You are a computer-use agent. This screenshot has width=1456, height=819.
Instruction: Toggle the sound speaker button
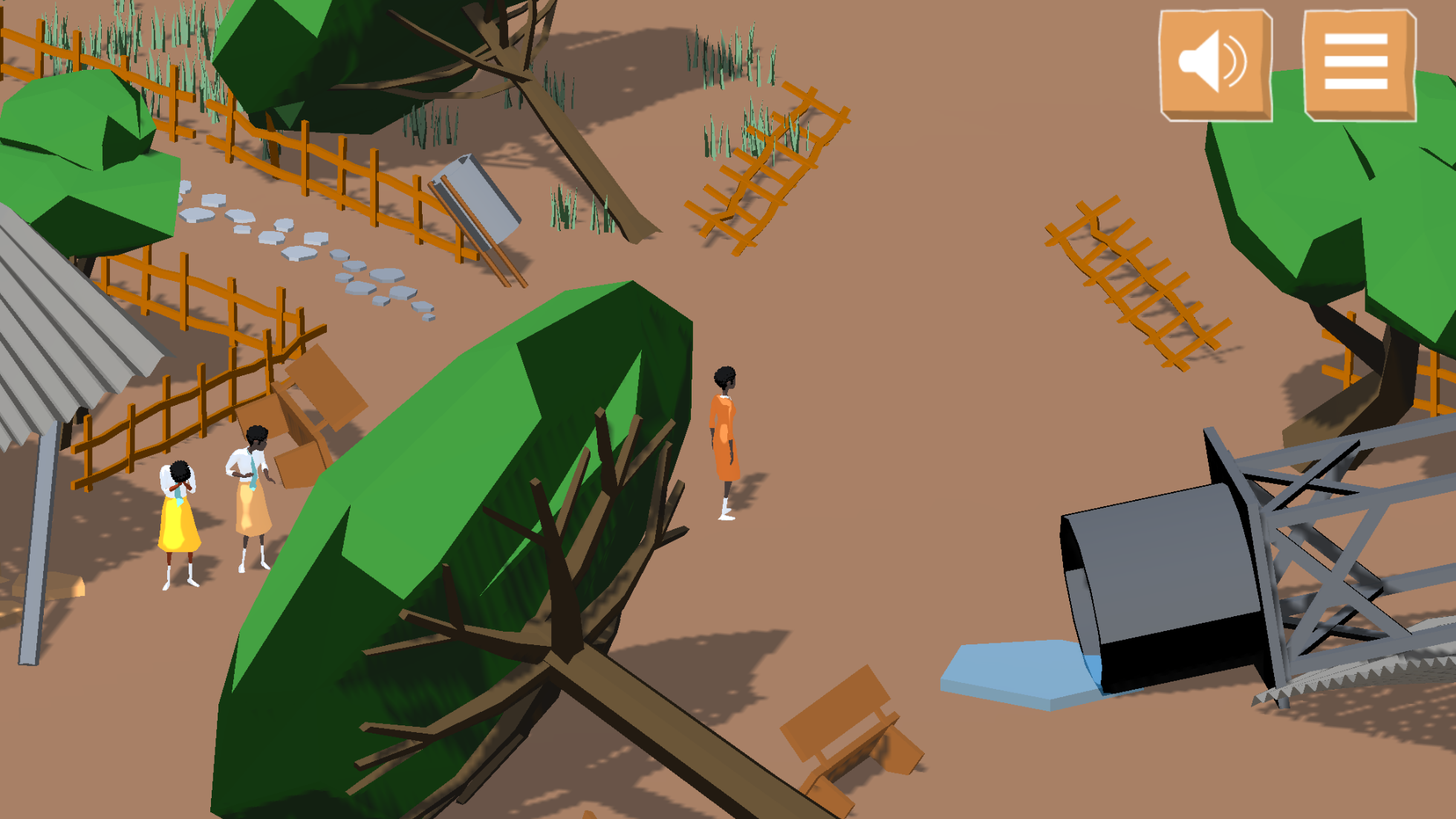(1215, 64)
